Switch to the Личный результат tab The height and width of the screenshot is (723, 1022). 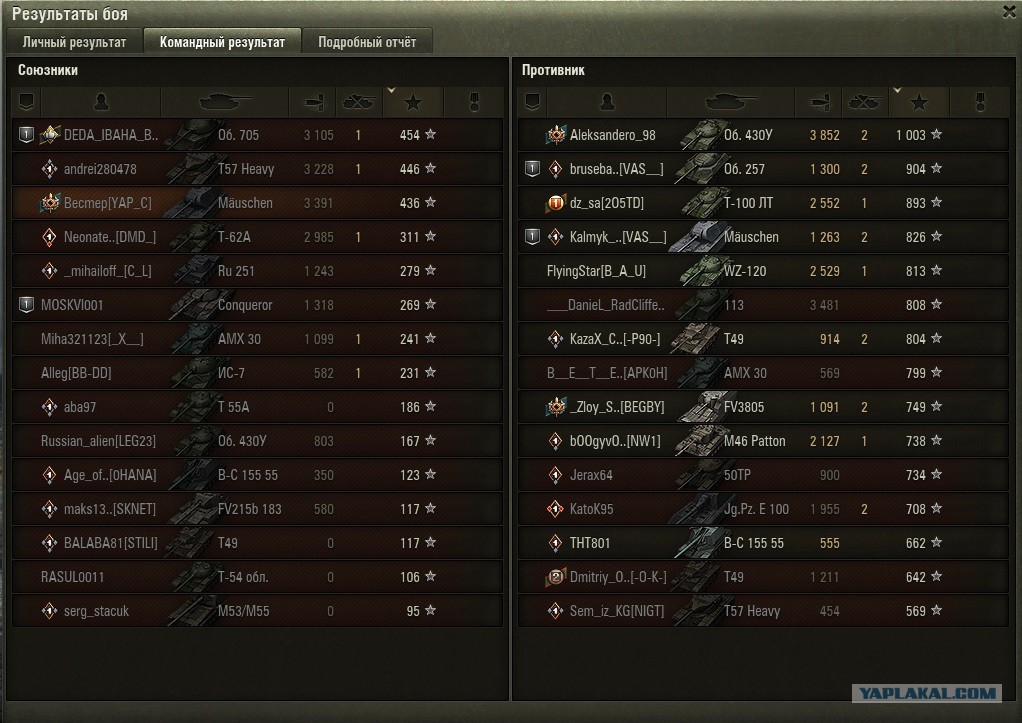coord(74,42)
